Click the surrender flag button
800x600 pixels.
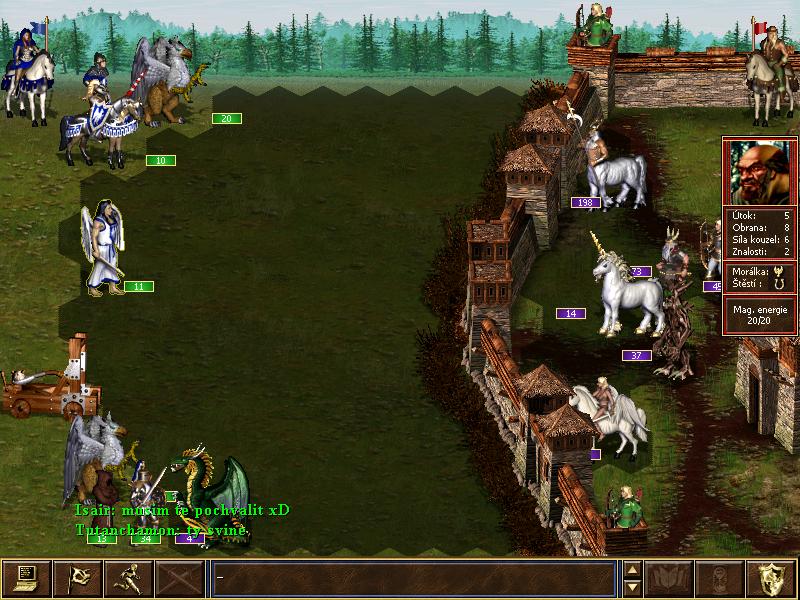pyautogui.click(x=77, y=578)
